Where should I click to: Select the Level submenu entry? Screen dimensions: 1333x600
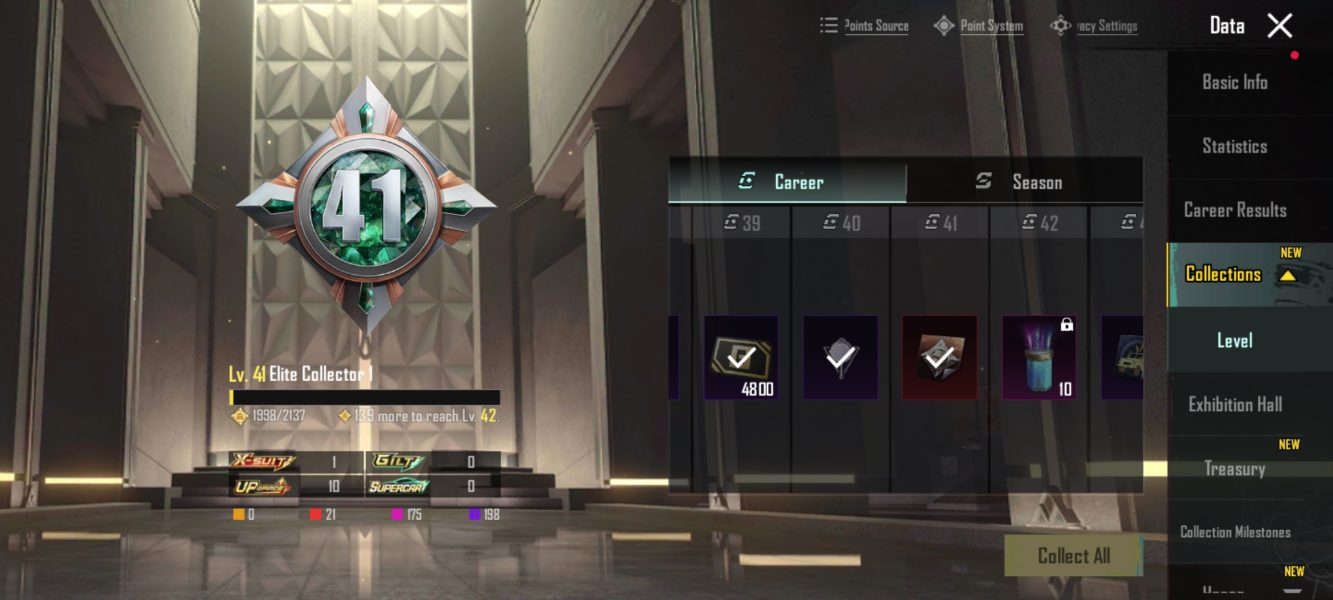click(x=1234, y=341)
